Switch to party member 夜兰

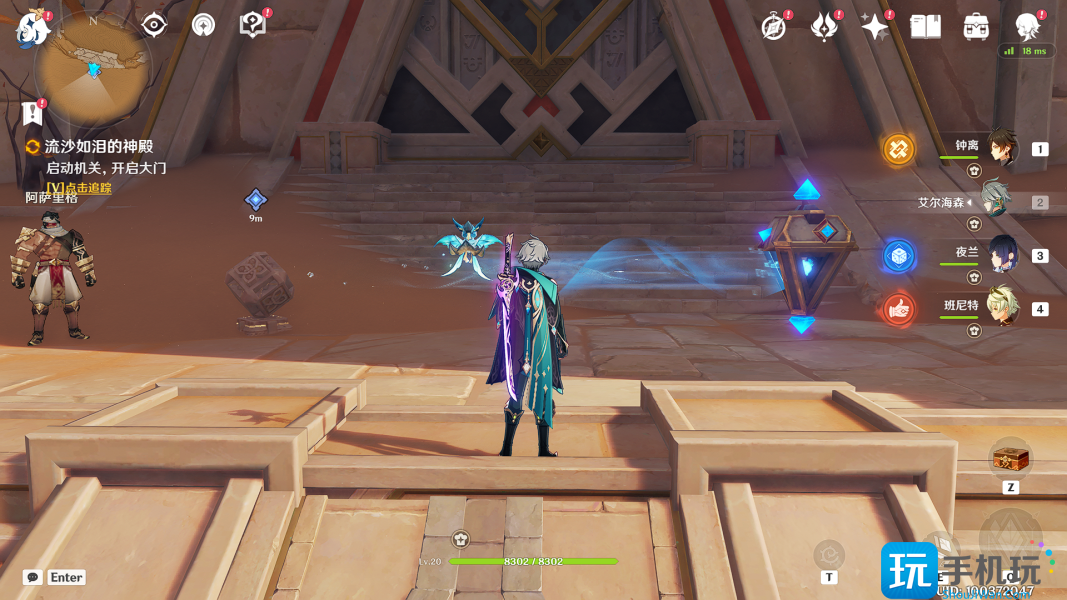point(1001,255)
